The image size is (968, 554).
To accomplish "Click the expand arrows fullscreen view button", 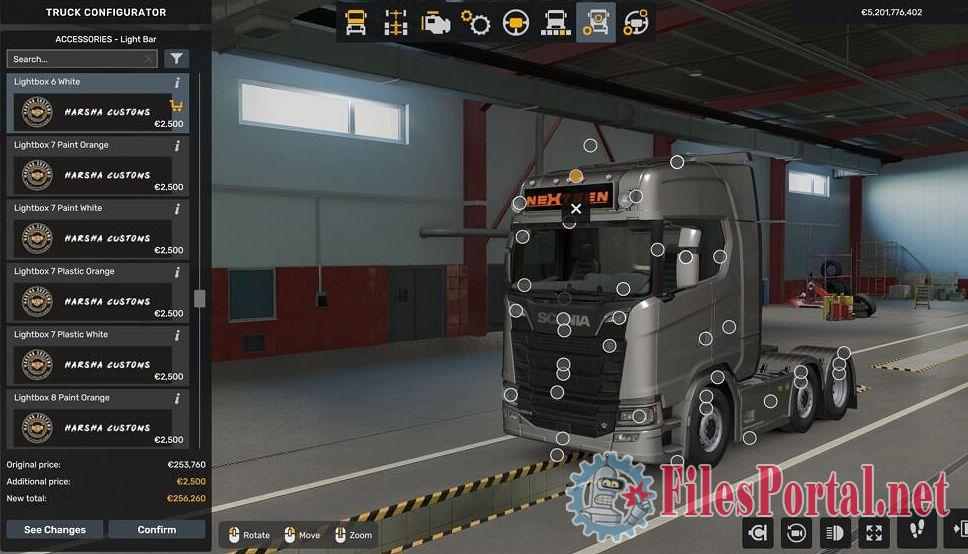I will tap(874, 531).
